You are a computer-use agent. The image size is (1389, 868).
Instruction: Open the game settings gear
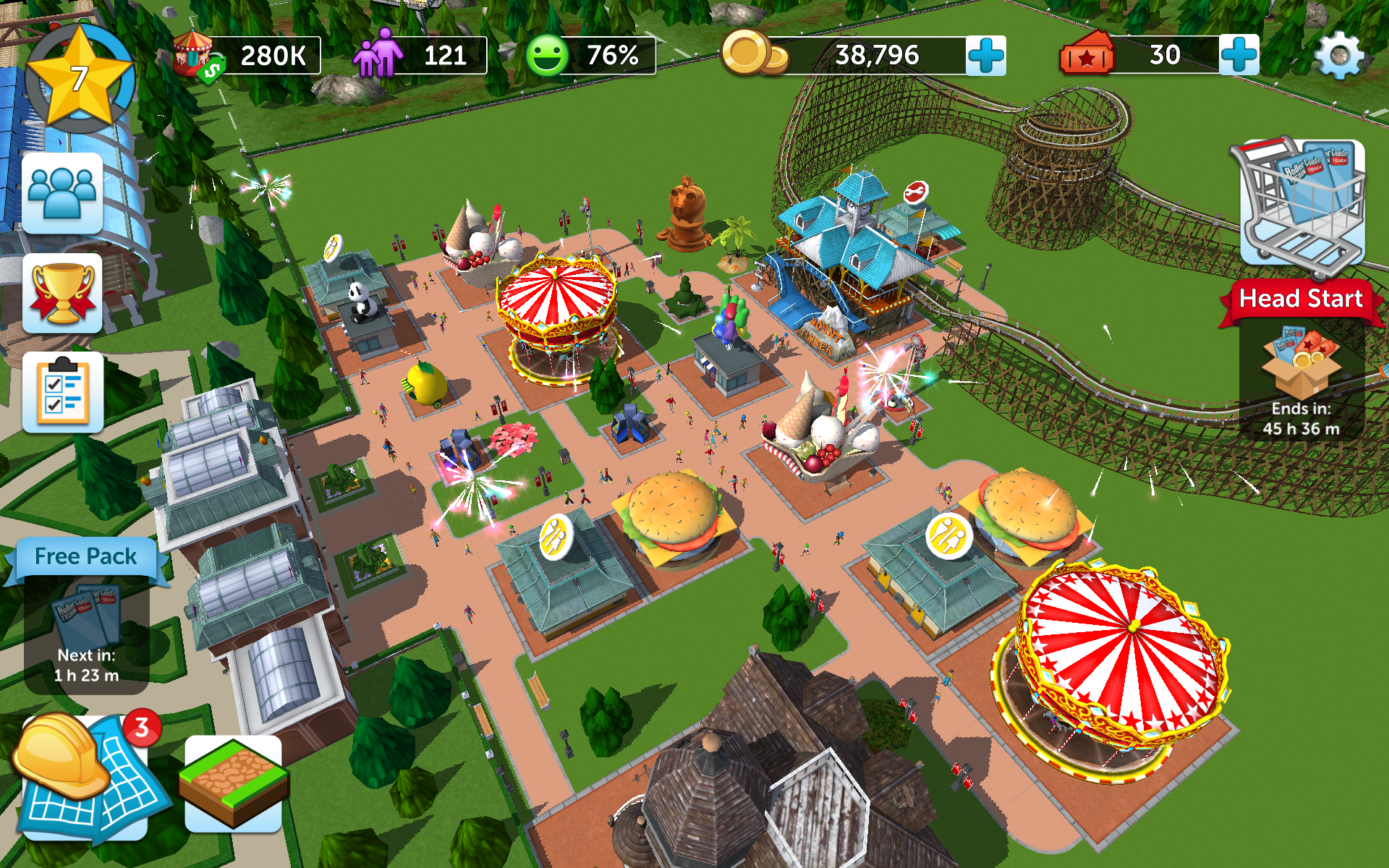pos(1339,54)
